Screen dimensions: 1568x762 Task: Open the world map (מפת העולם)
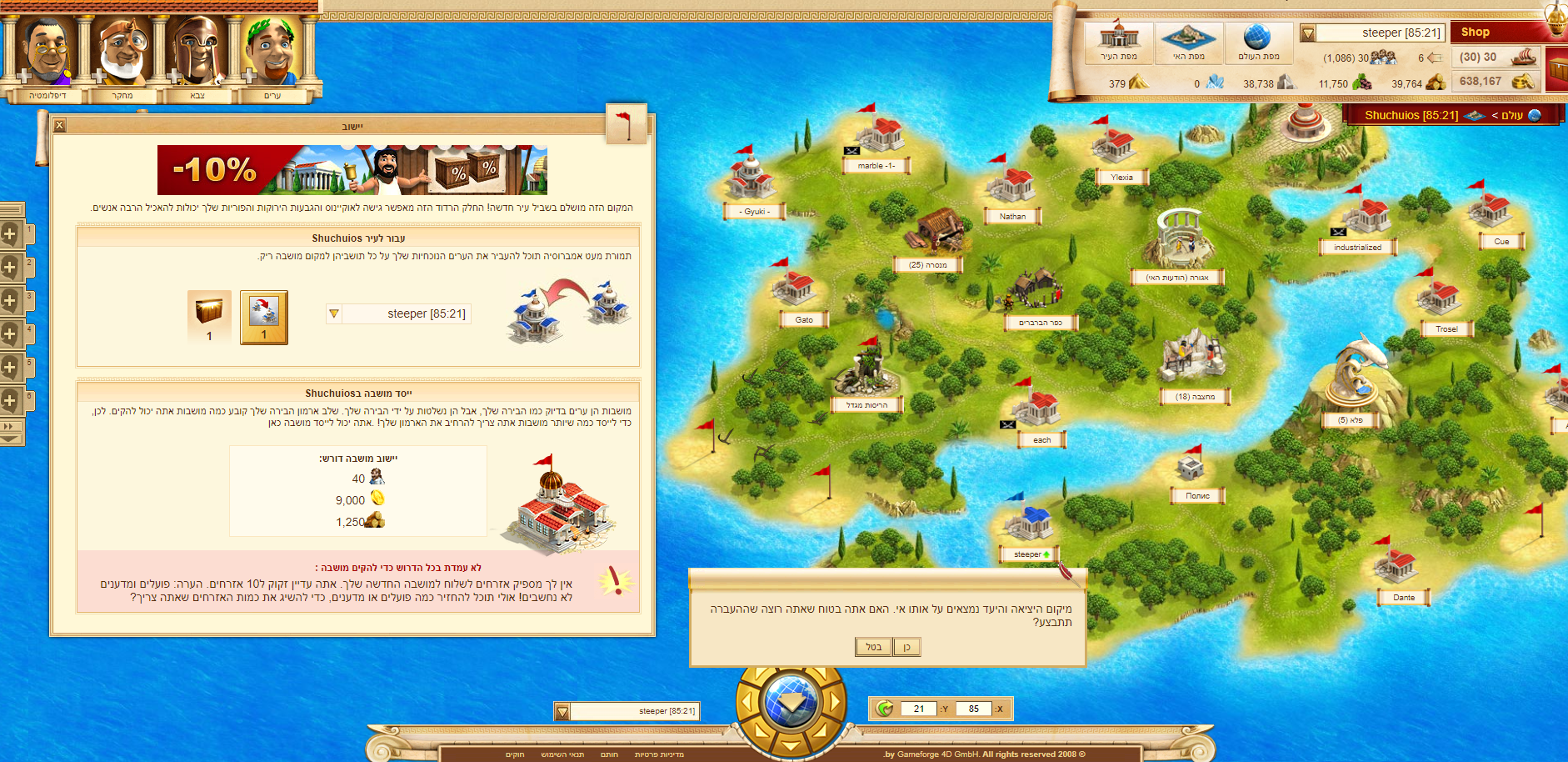[1258, 43]
